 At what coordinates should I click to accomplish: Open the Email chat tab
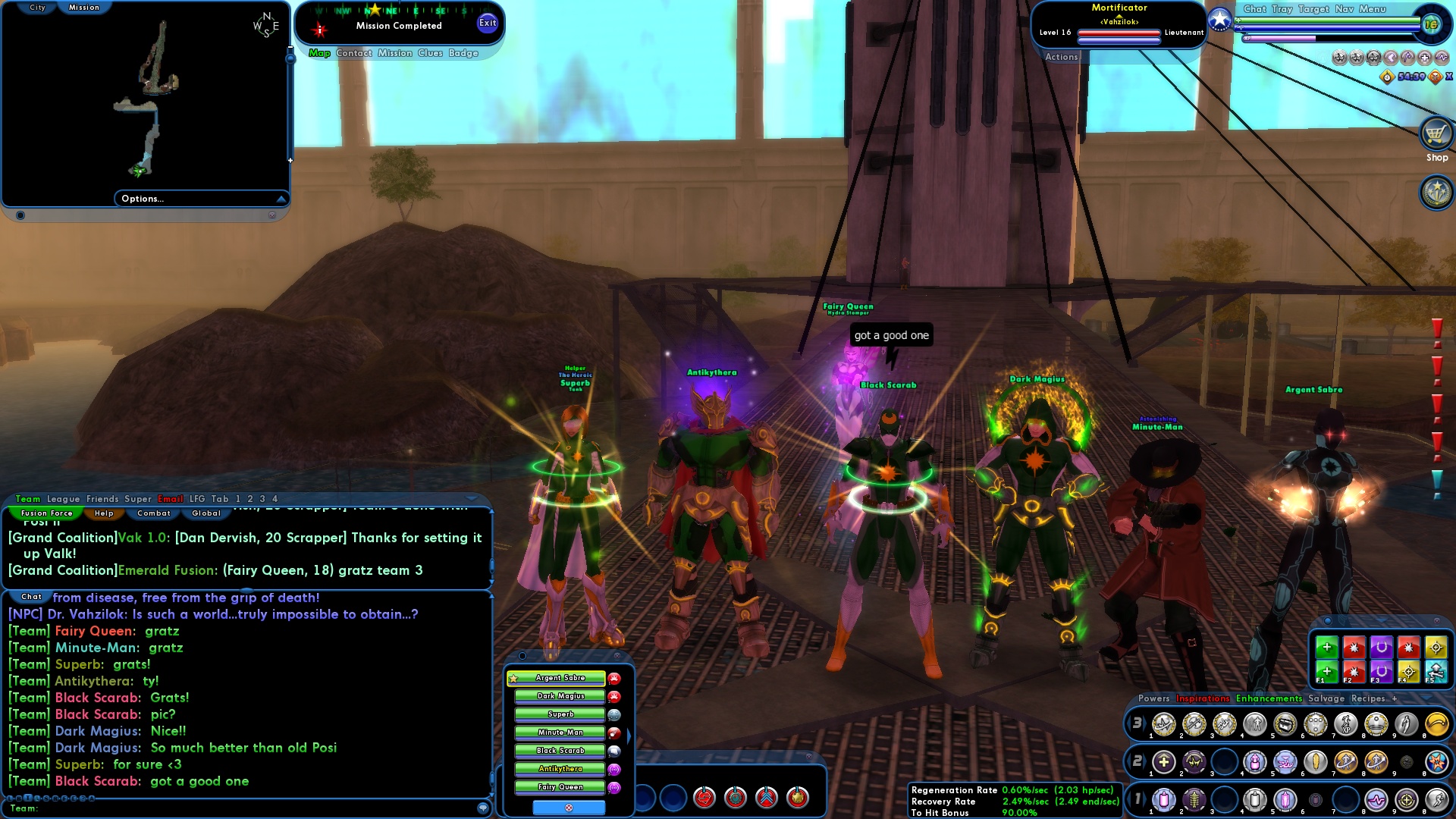tap(170, 499)
